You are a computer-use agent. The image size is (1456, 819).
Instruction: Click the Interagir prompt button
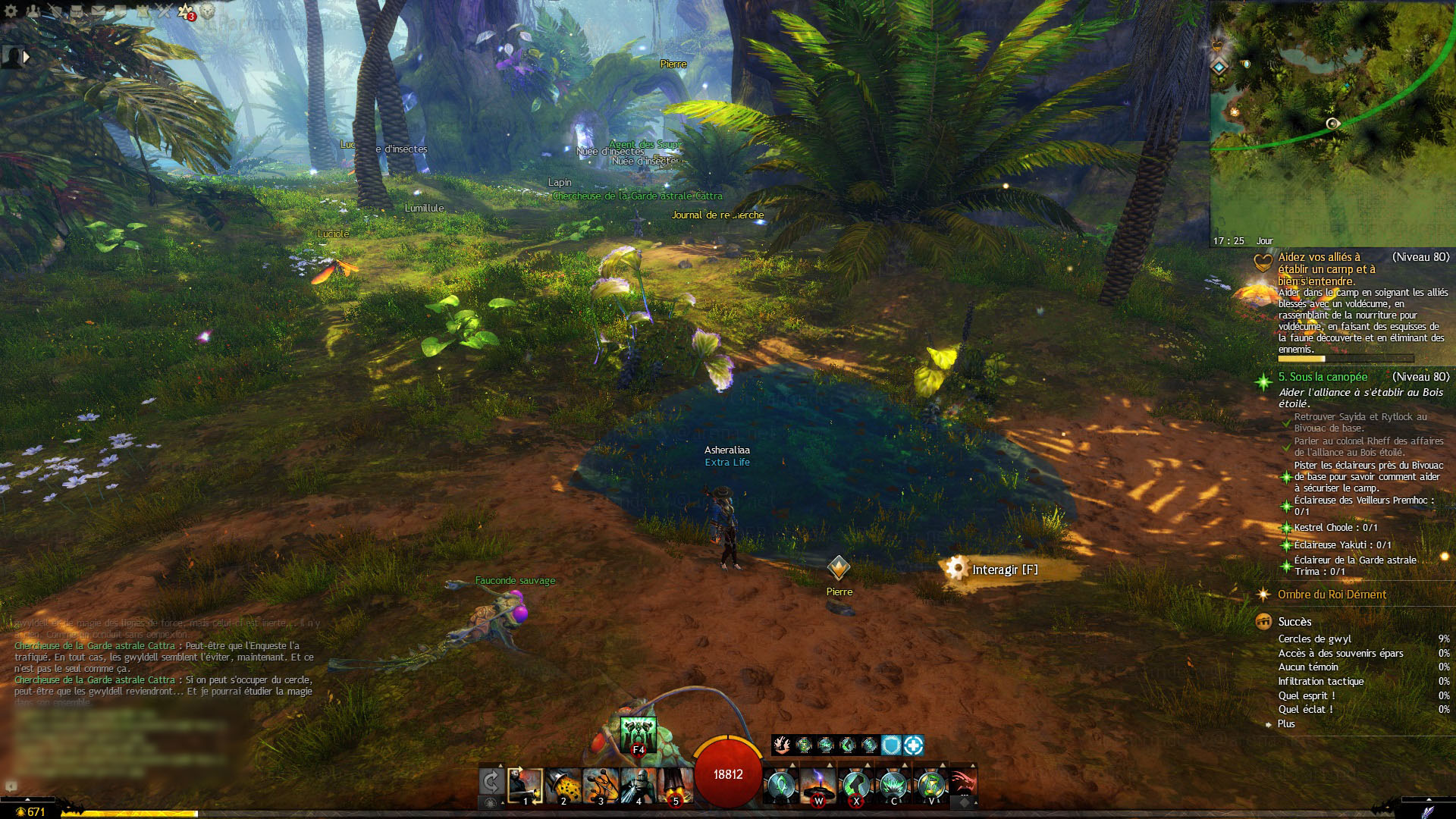1001,570
